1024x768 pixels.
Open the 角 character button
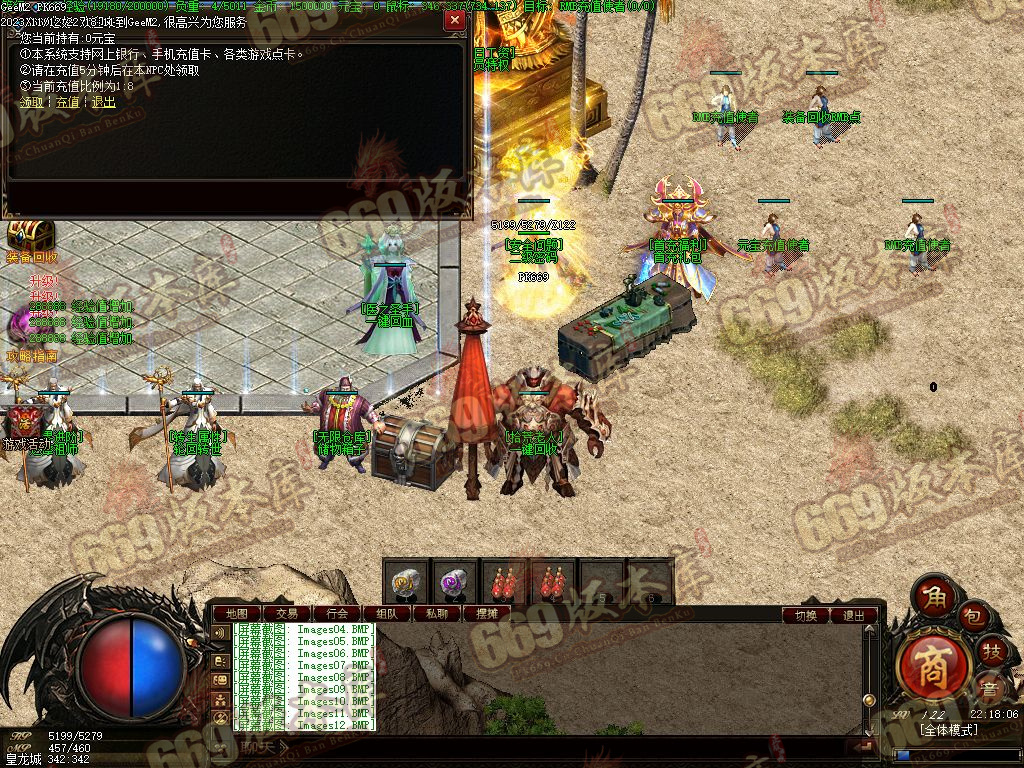click(935, 597)
